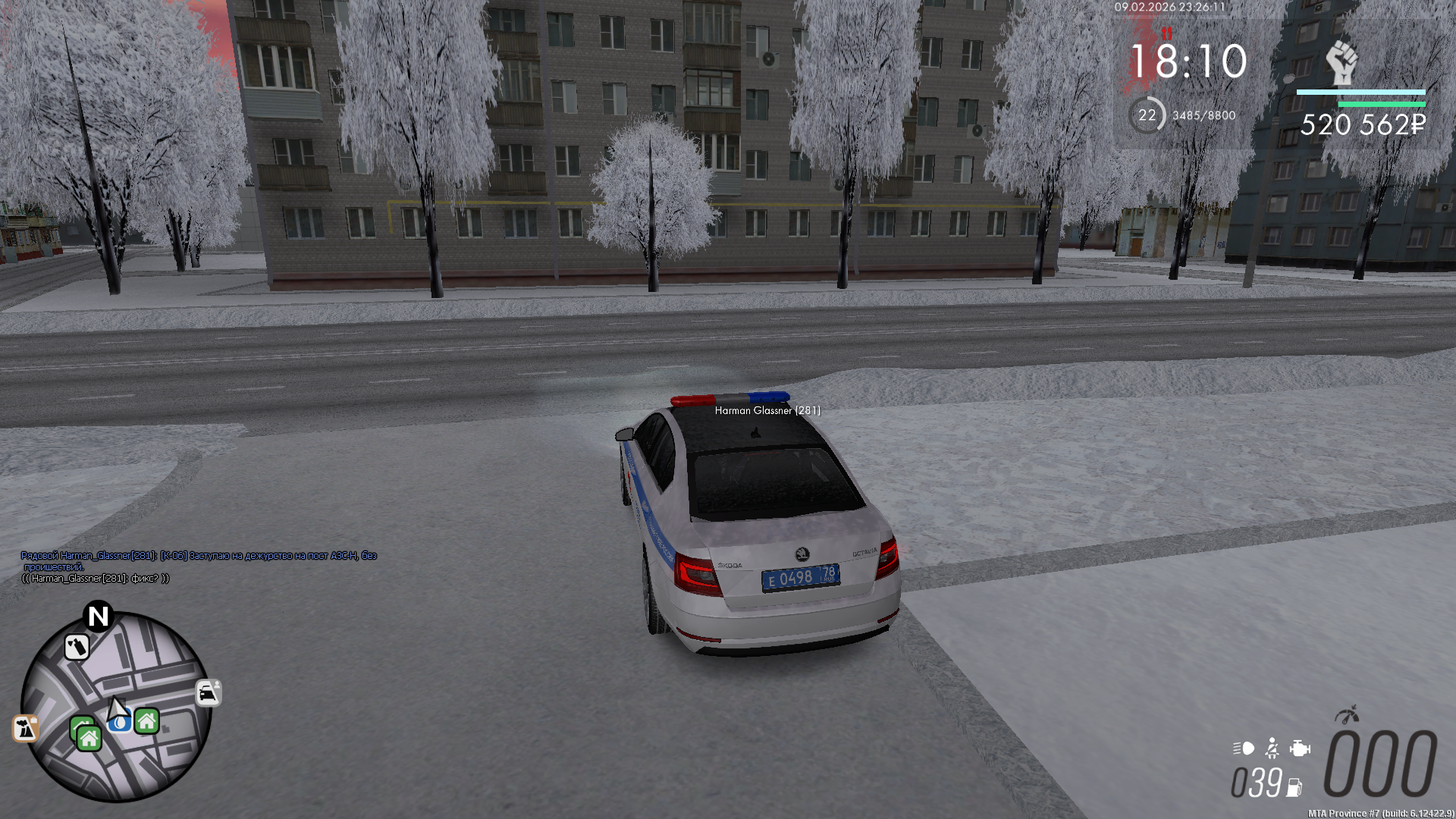
Task: Click the cruise control speedometer icon
Action: point(1347,714)
